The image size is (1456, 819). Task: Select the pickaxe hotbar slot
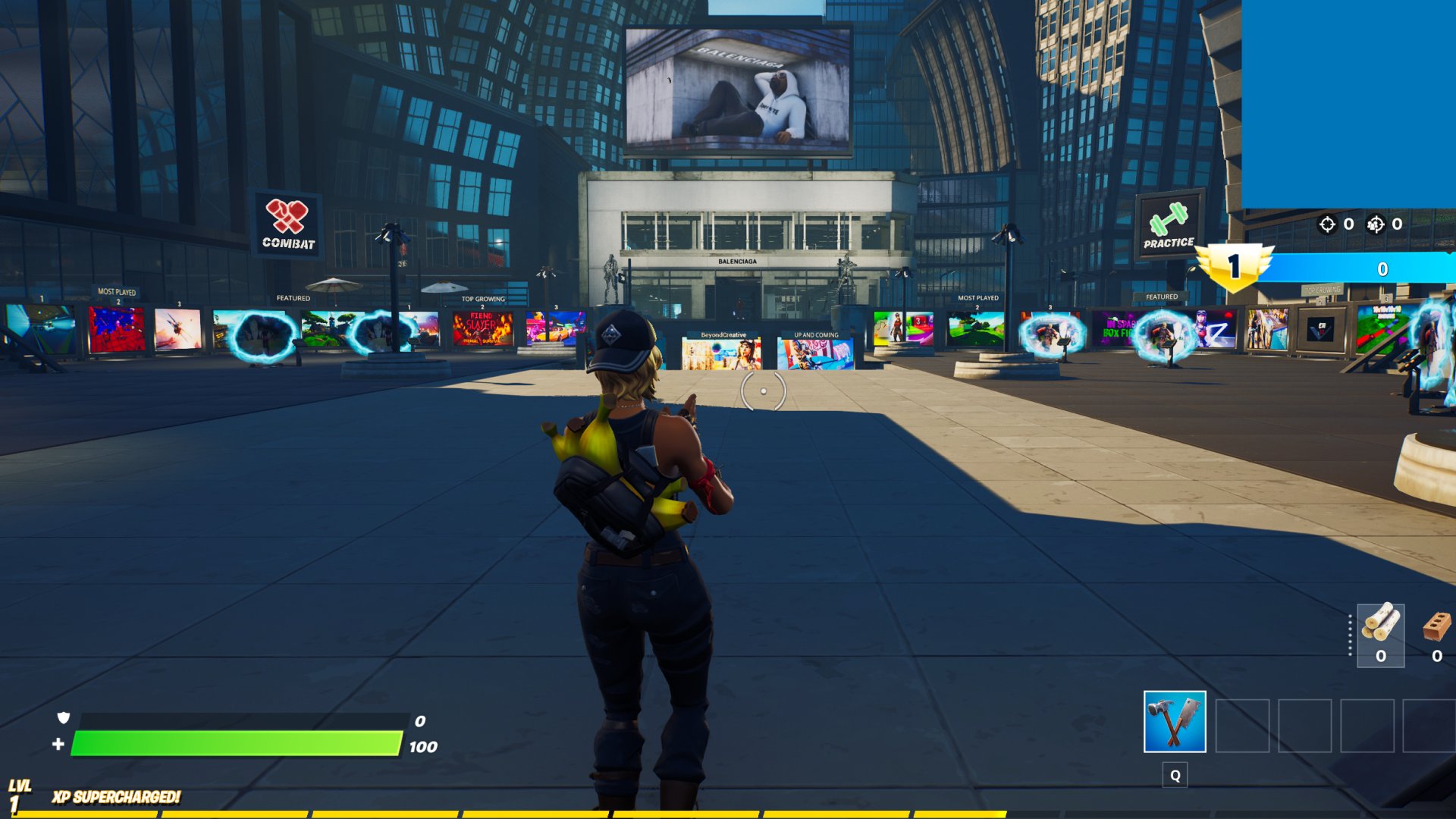tap(1174, 721)
